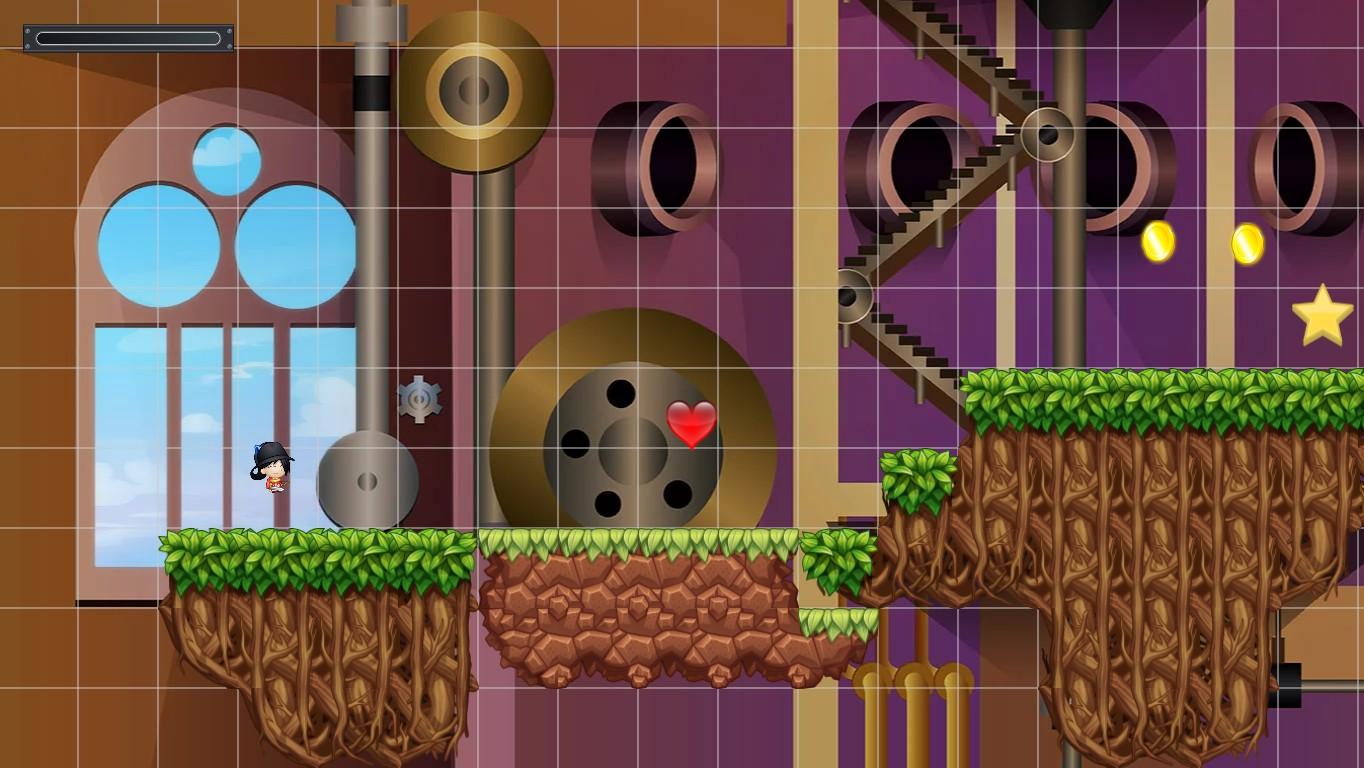Click the health bar in the corner
Image resolution: width=1364 pixels, height=768 pixels.
tap(127, 36)
